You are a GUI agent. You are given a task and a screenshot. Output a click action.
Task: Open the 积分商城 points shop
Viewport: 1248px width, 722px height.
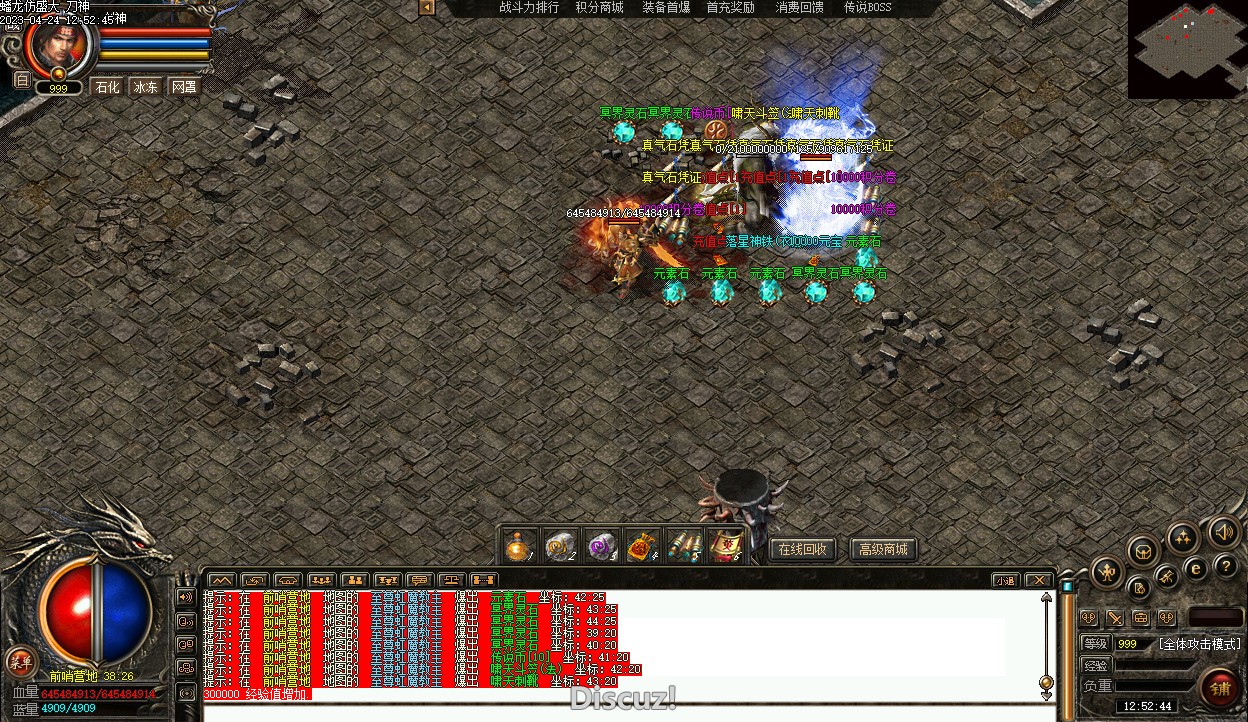pyautogui.click(x=599, y=7)
